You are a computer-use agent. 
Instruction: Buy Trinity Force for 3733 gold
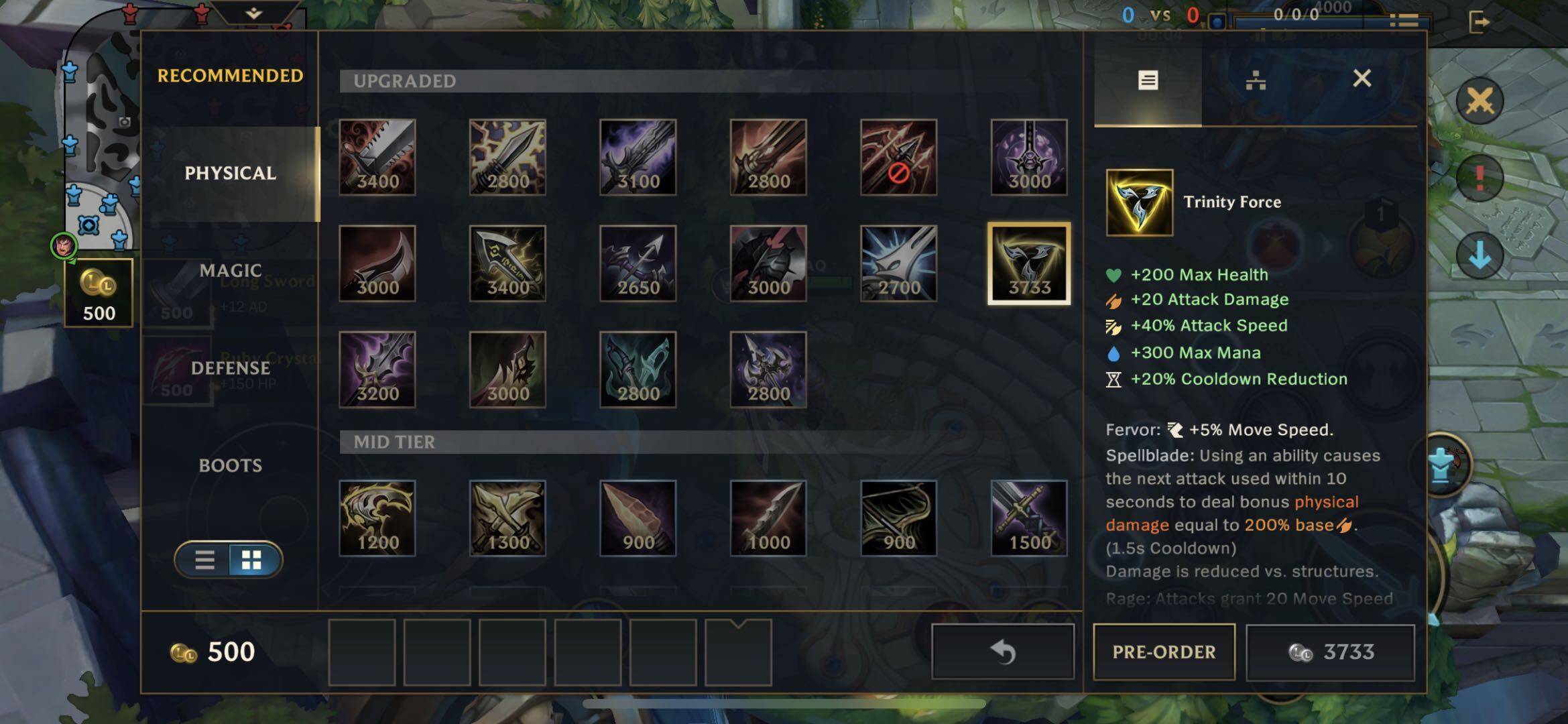click(x=1330, y=652)
